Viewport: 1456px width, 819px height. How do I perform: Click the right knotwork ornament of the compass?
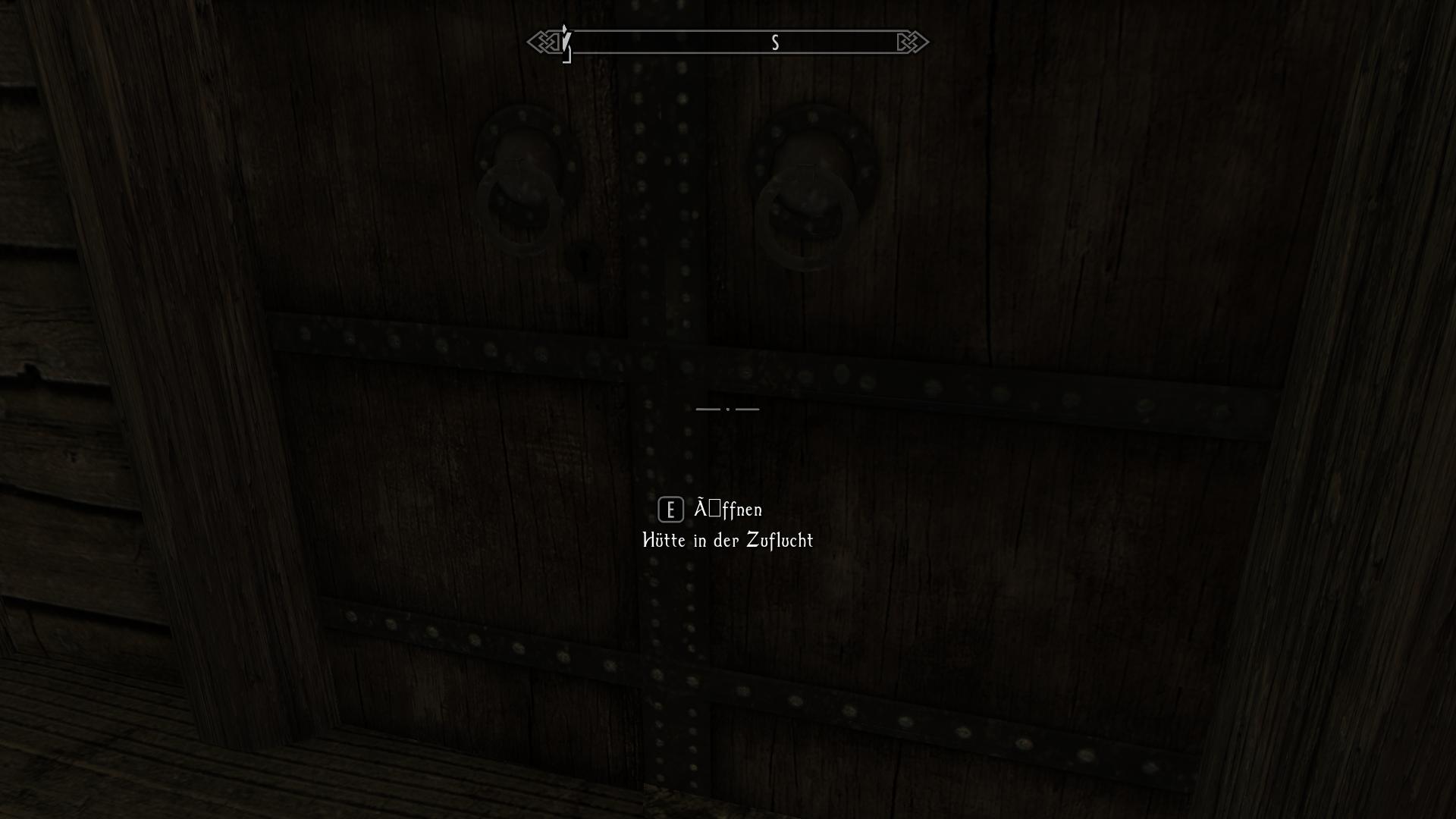[x=912, y=42]
